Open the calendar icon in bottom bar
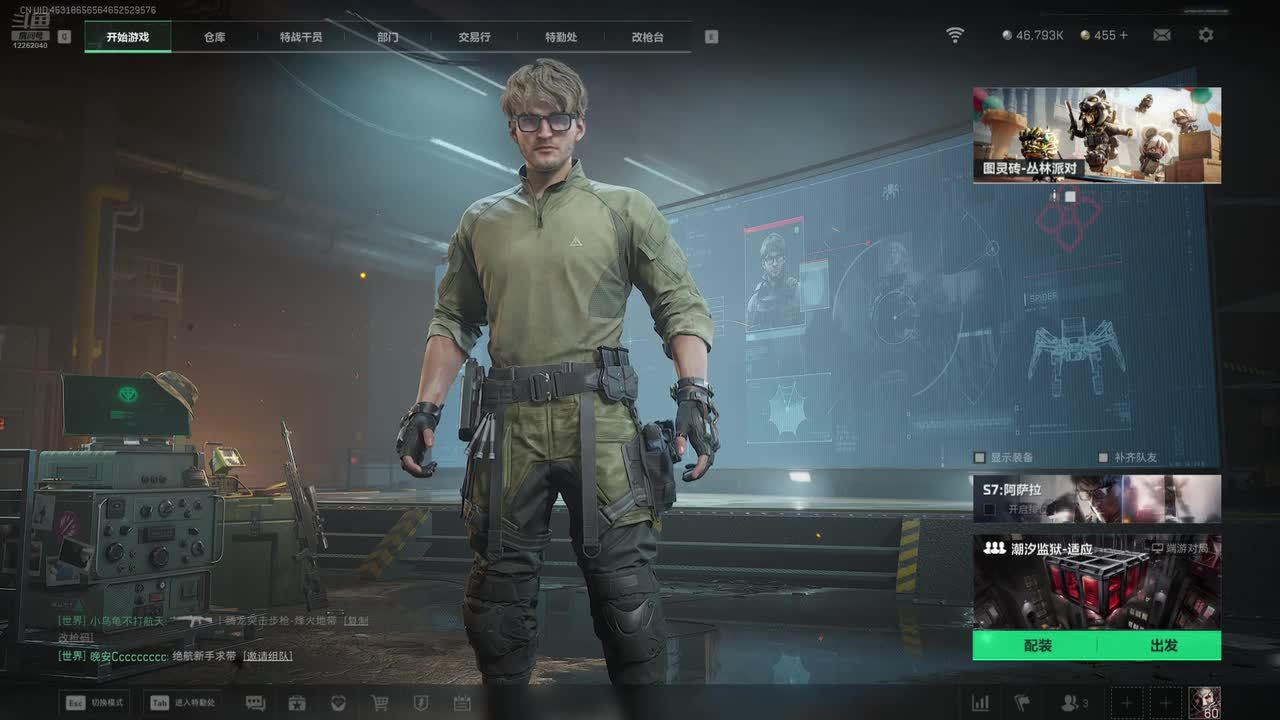Image resolution: width=1280 pixels, height=720 pixels. pyautogui.click(x=462, y=703)
